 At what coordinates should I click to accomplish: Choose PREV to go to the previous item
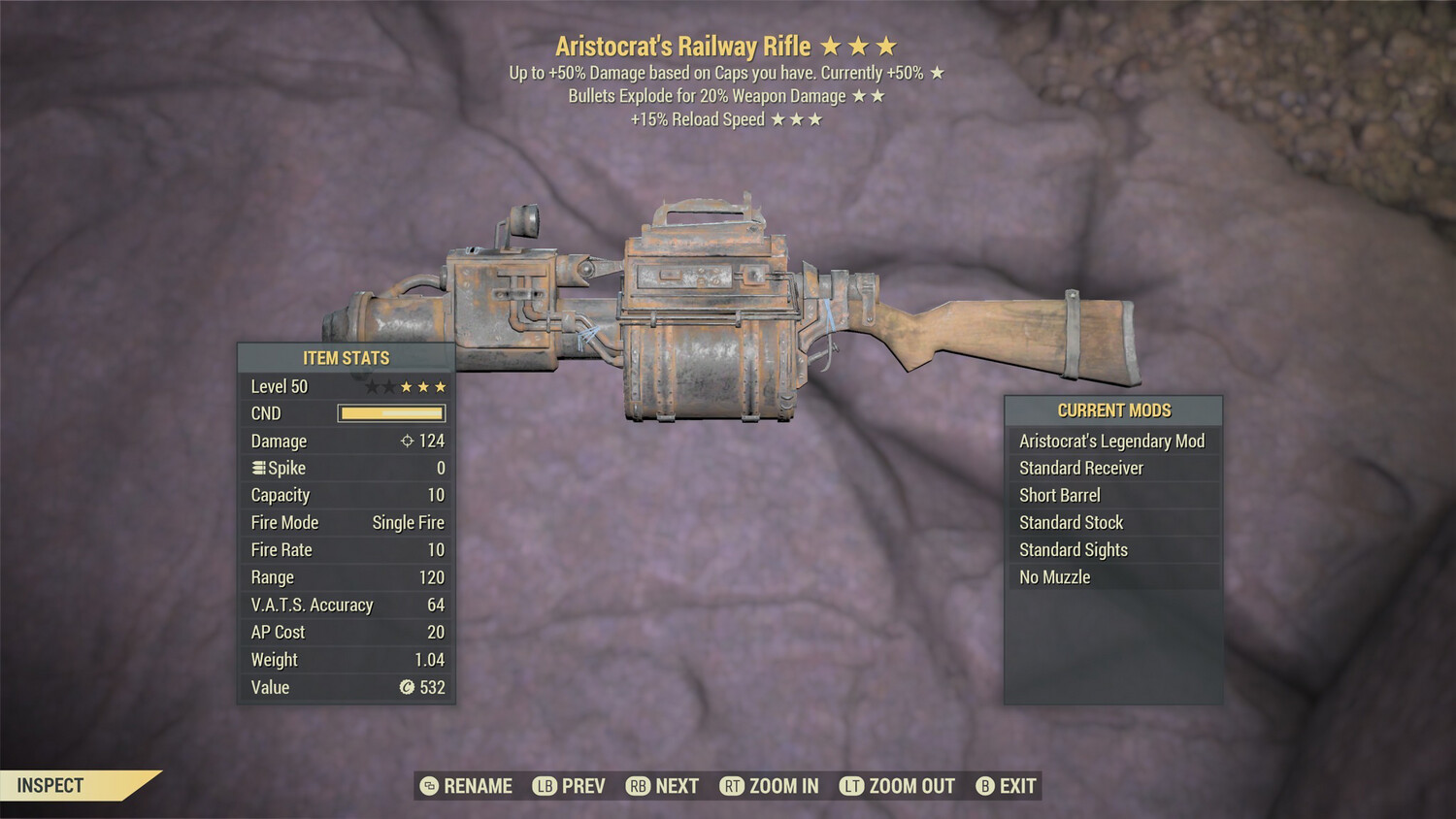582,786
